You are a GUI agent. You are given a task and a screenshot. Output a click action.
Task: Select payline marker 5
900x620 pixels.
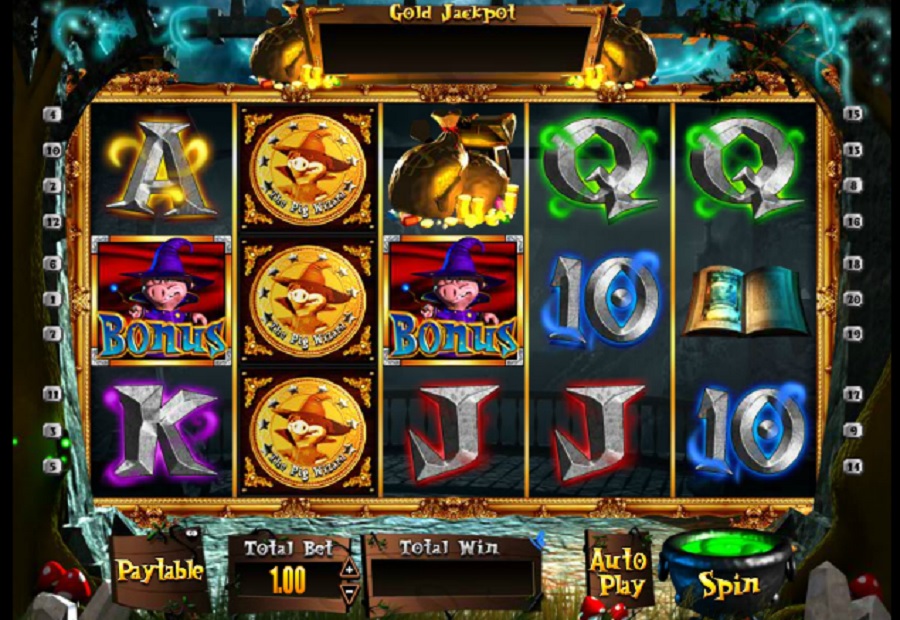pyautogui.click(x=52, y=465)
